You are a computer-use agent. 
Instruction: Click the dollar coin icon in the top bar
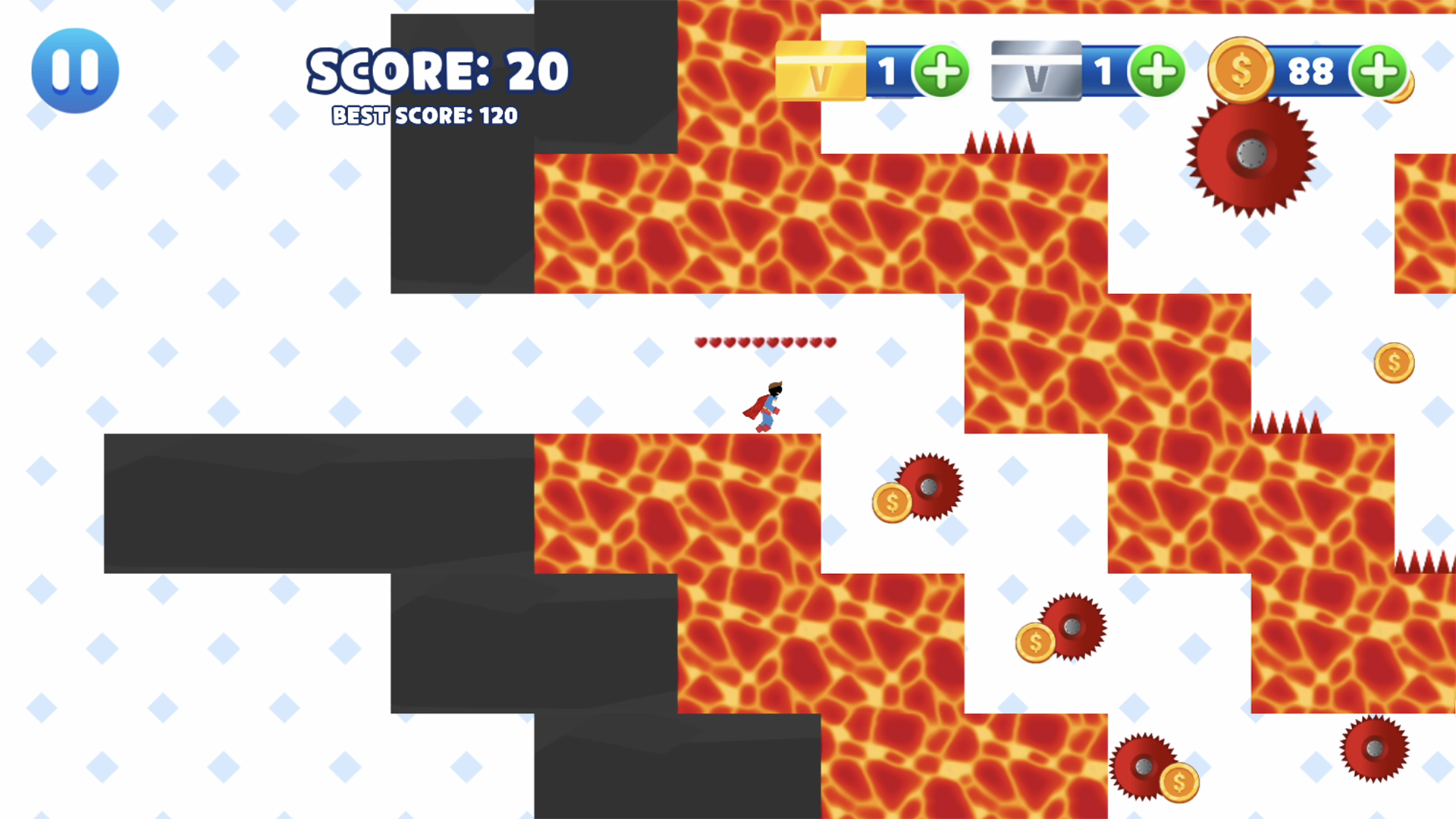click(x=1241, y=71)
